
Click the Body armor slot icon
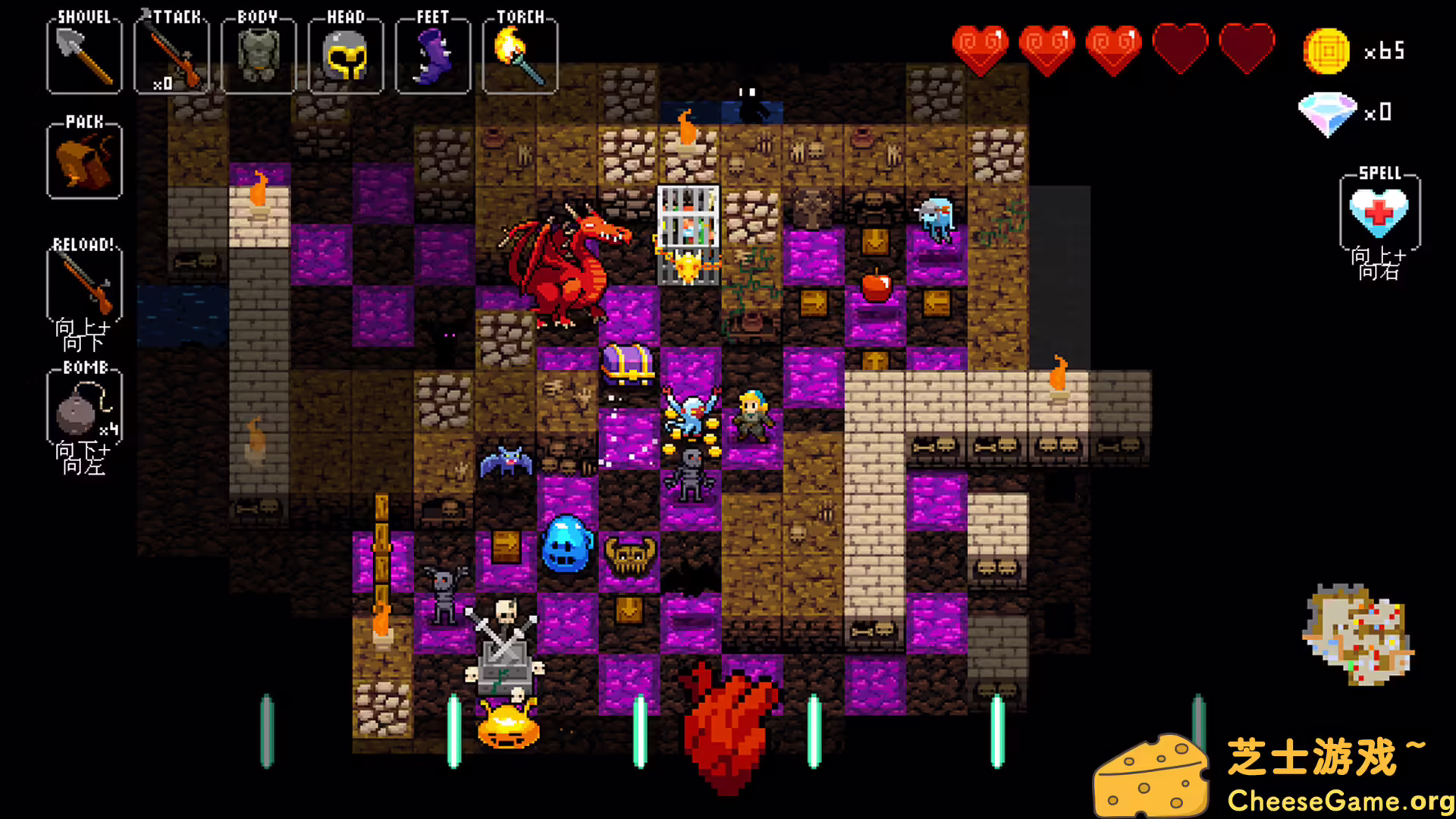coord(259,53)
